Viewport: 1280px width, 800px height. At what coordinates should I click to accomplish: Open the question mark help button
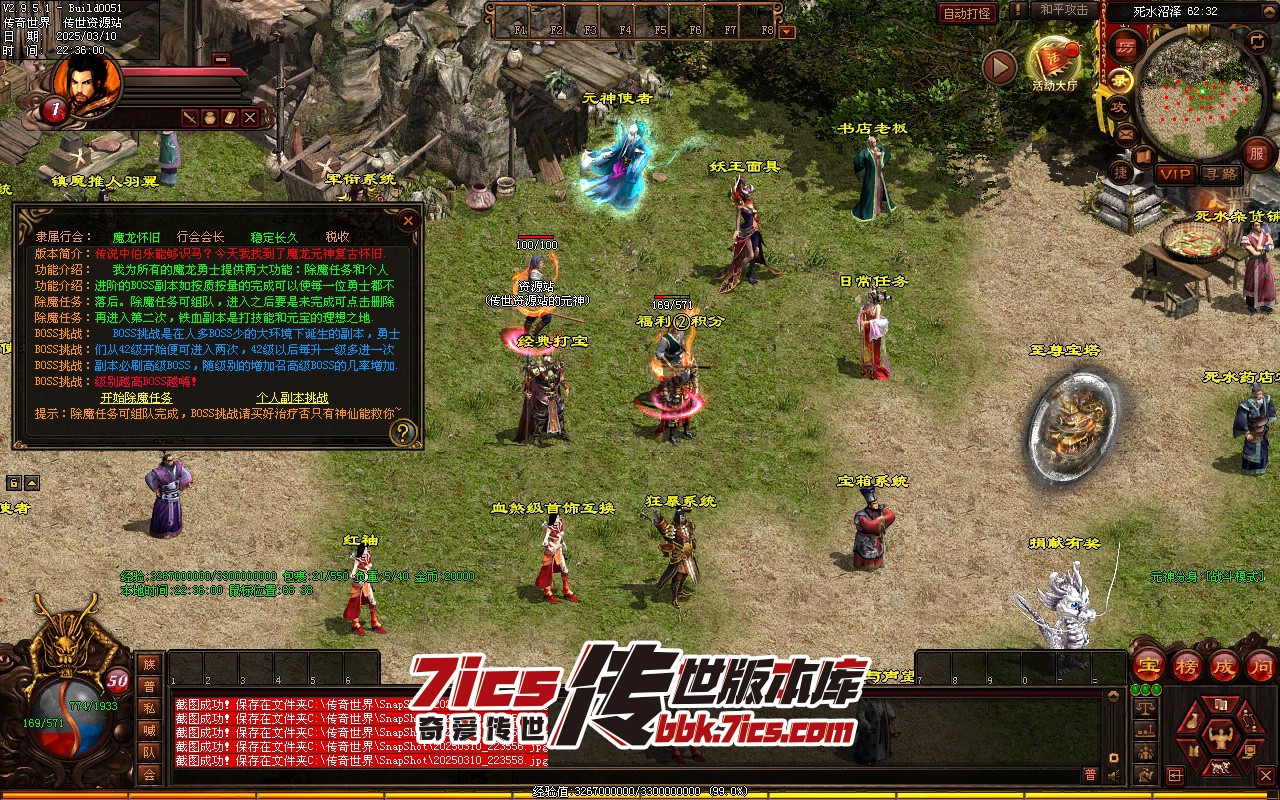[x=403, y=432]
